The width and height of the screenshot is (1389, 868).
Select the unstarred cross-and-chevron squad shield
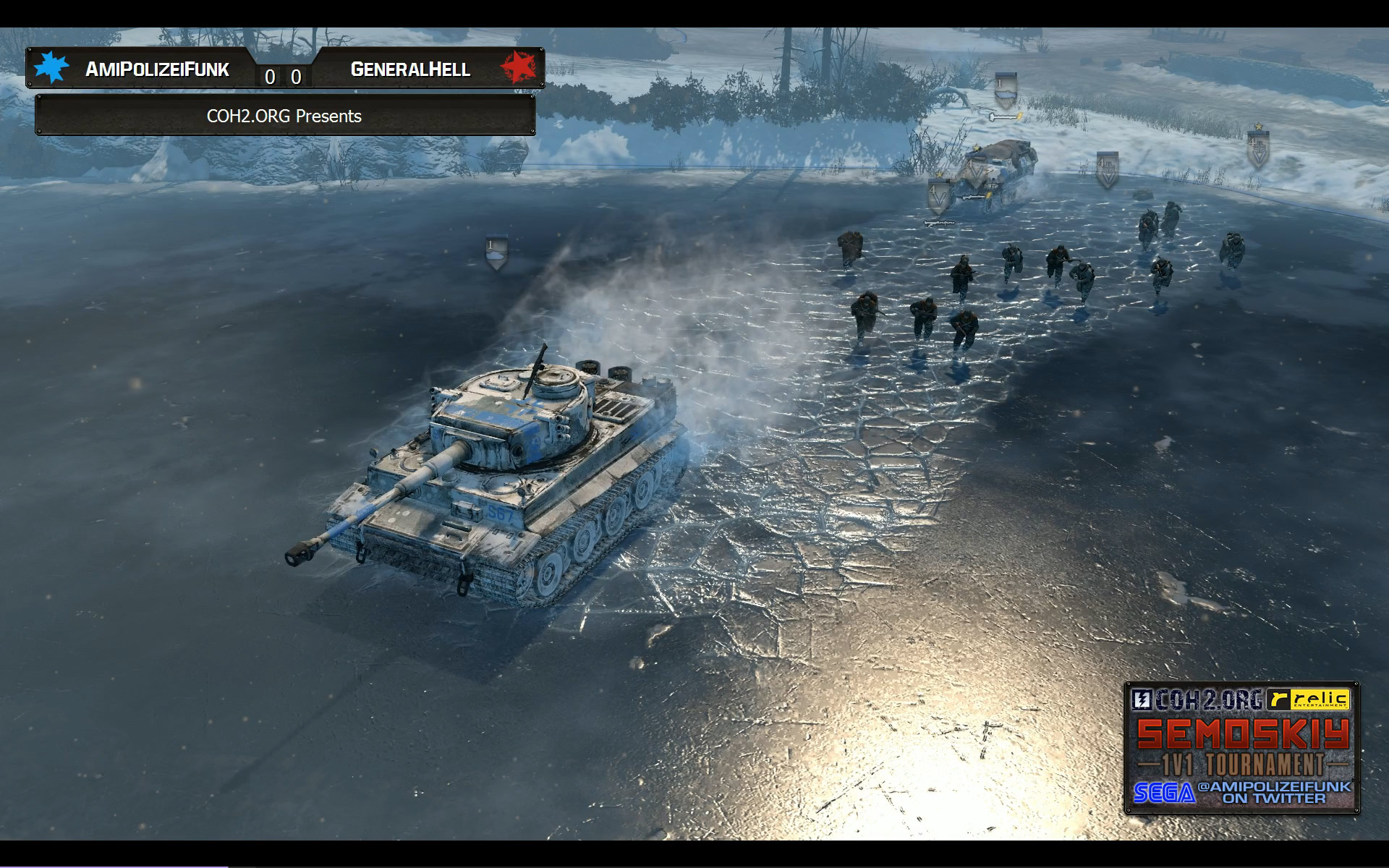click(x=1107, y=169)
